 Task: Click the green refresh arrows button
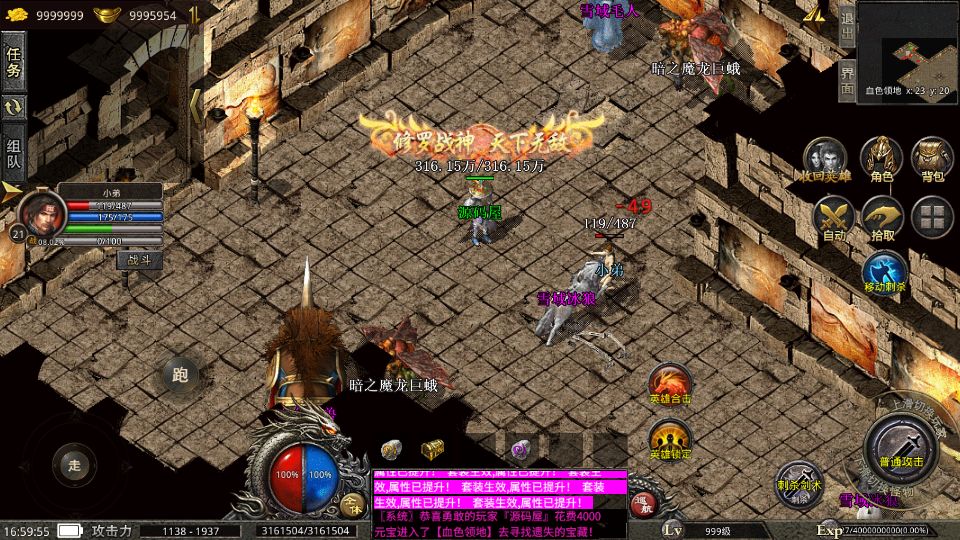point(14,107)
